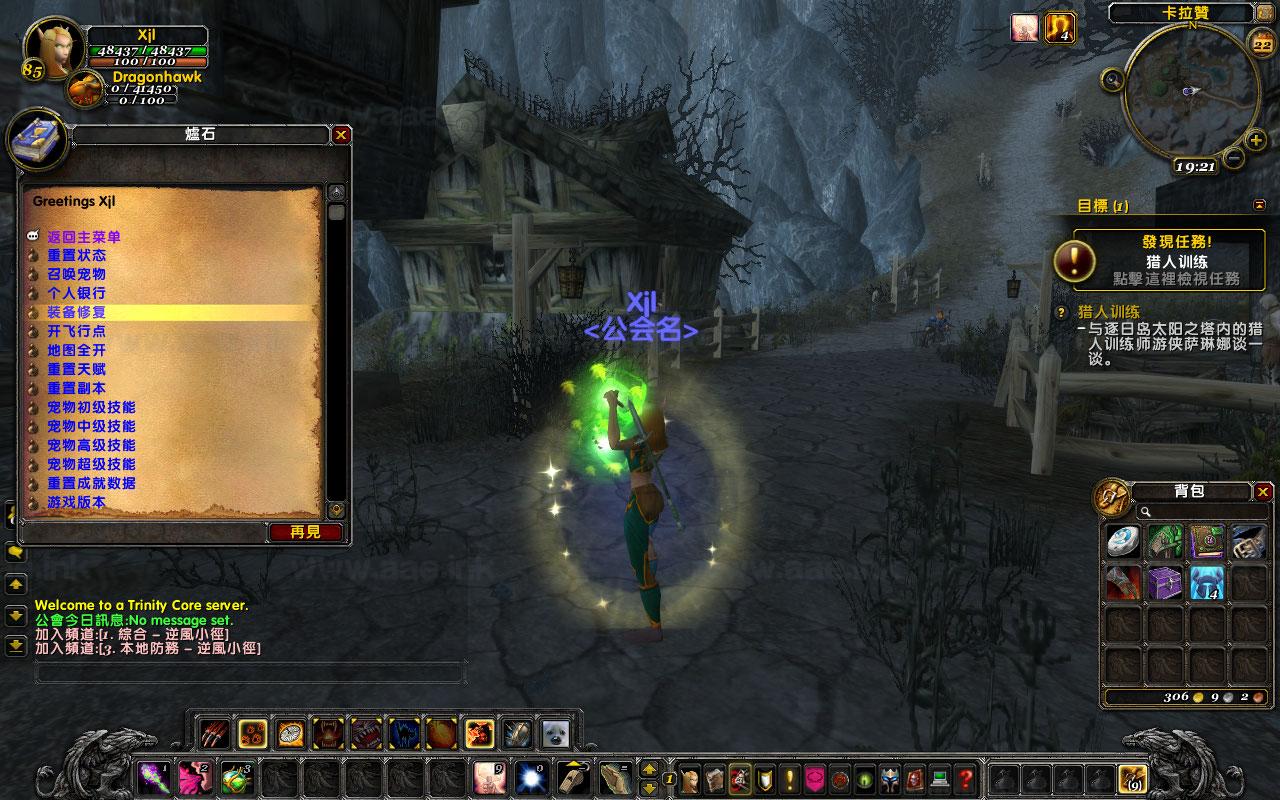1280x800 pixels.
Task: Select the 装备修复 (repair equipment) menu entry
Action: [x=76, y=312]
